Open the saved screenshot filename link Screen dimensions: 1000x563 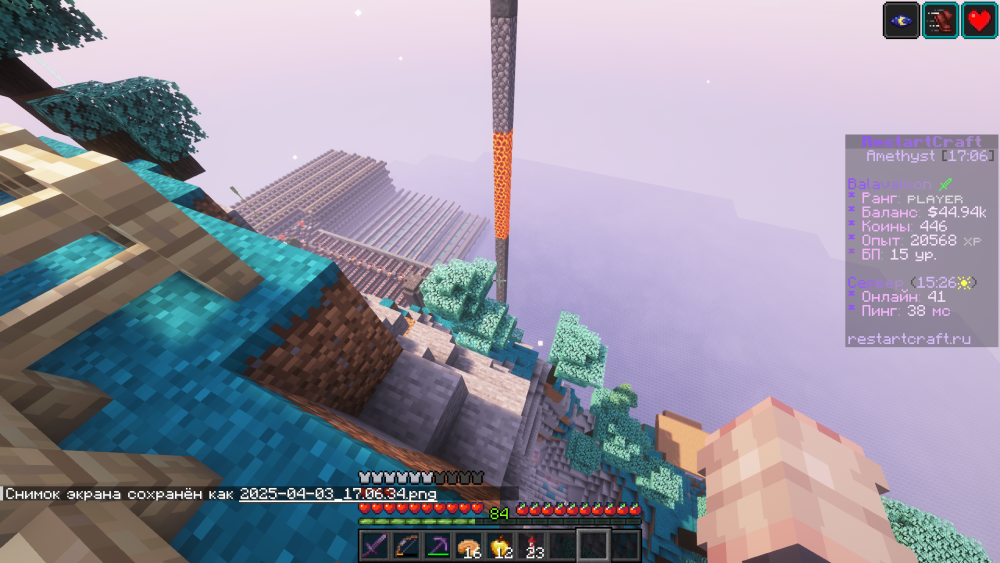[x=337, y=494]
